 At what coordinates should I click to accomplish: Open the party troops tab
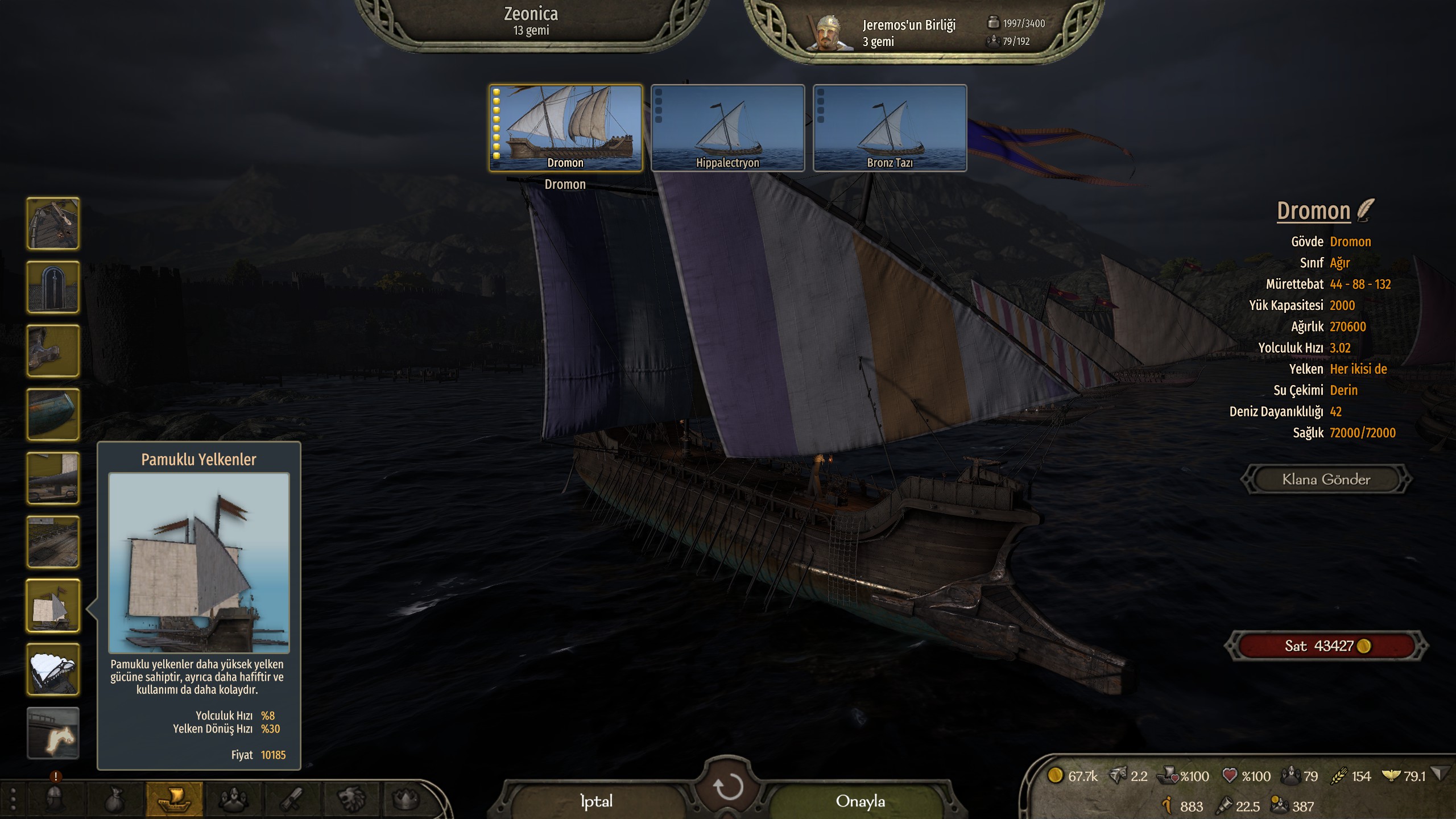pyautogui.click(x=233, y=799)
